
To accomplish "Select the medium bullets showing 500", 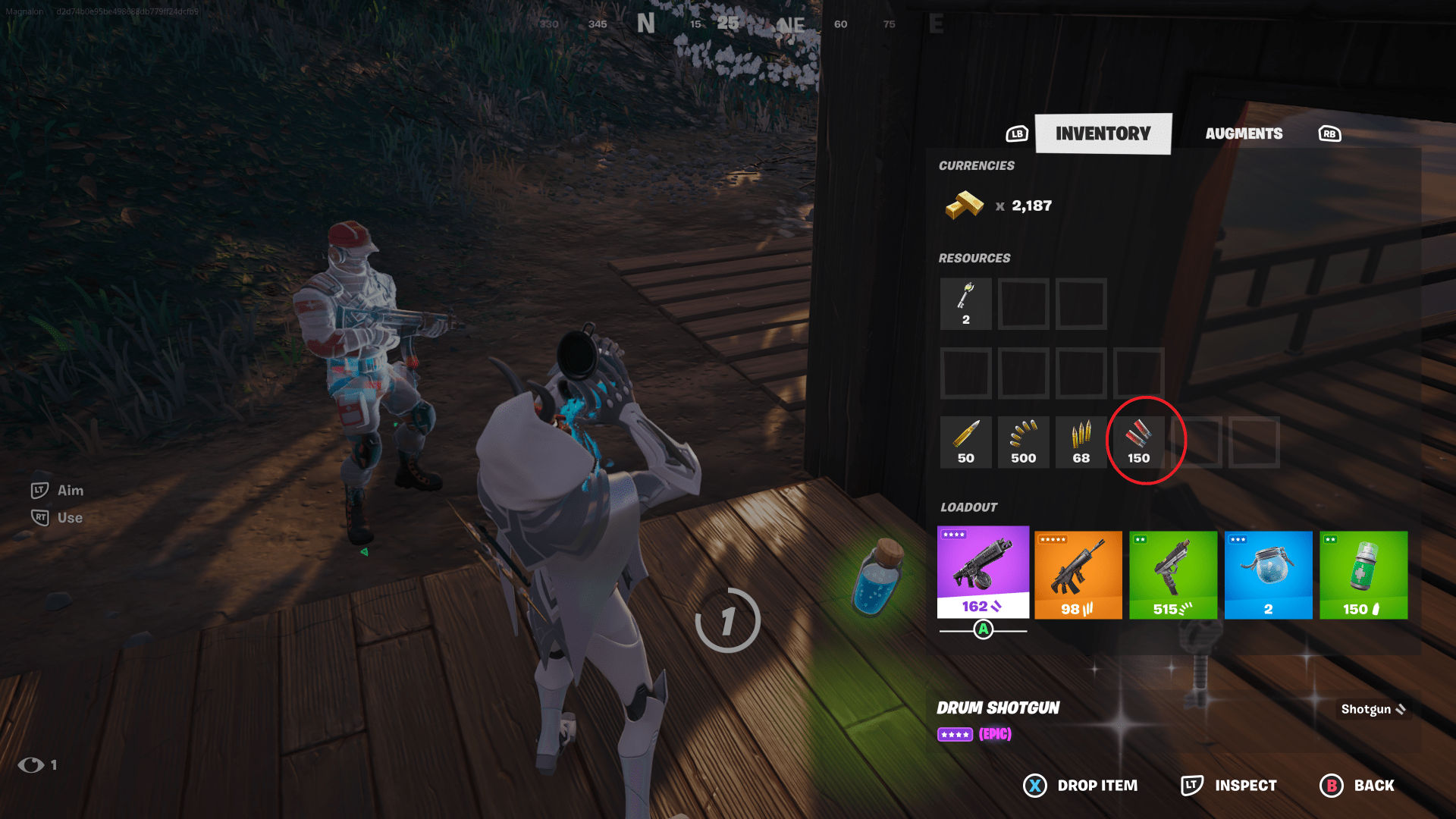I will click(x=1023, y=442).
